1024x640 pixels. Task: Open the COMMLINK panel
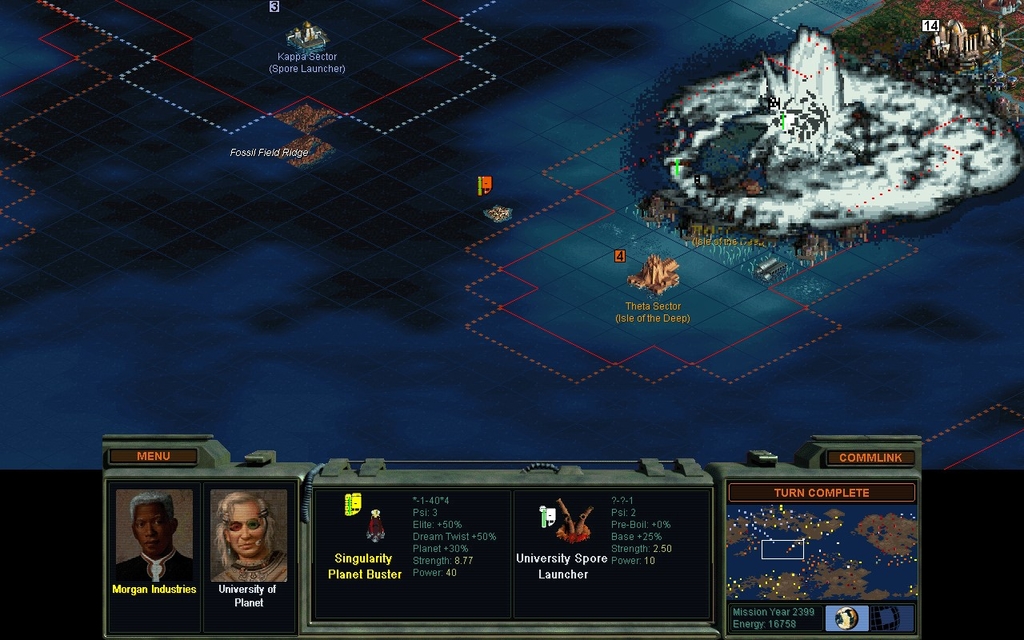point(870,458)
